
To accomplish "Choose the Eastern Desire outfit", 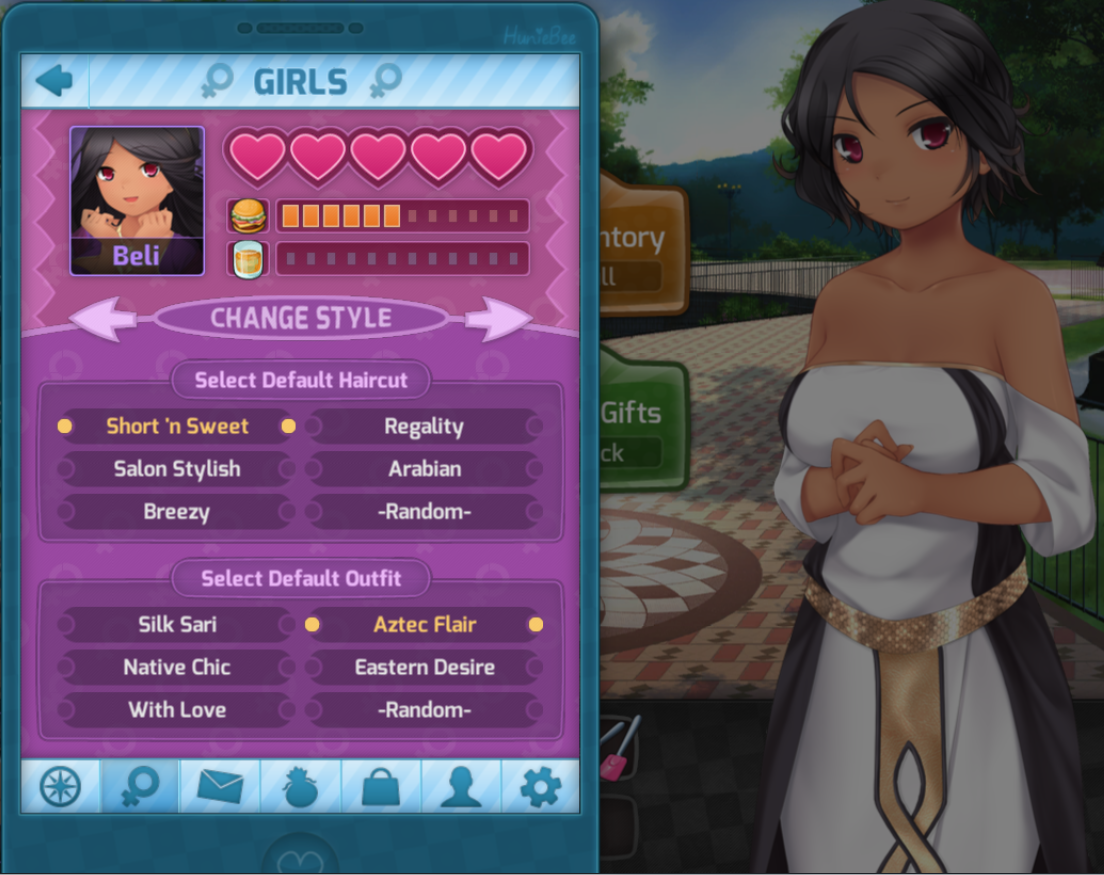I will 424,667.
